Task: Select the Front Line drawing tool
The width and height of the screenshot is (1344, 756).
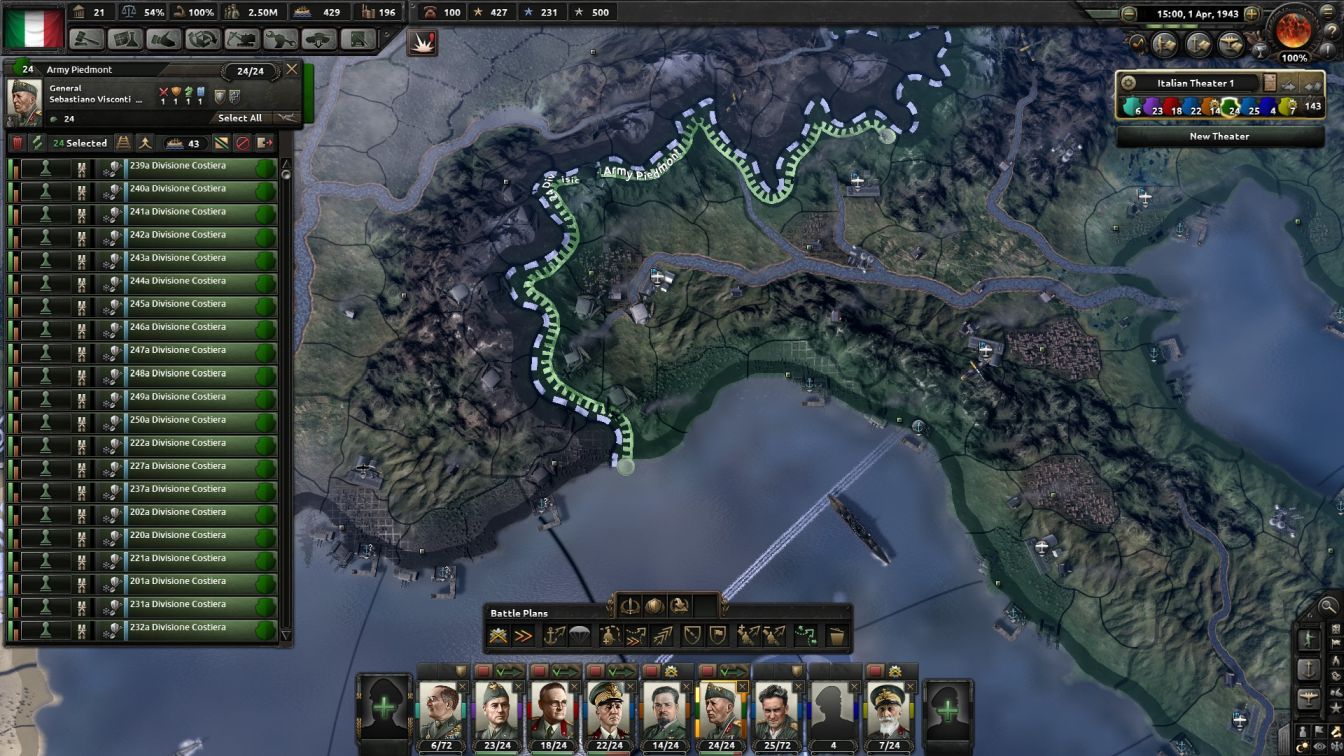Action: (x=498, y=633)
